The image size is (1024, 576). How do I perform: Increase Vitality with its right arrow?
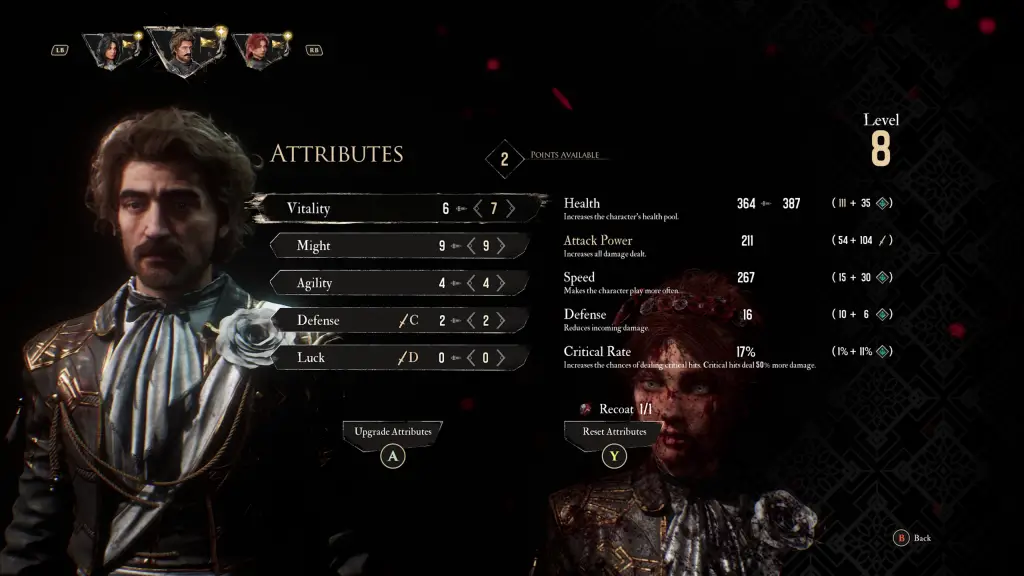[x=511, y=209]
